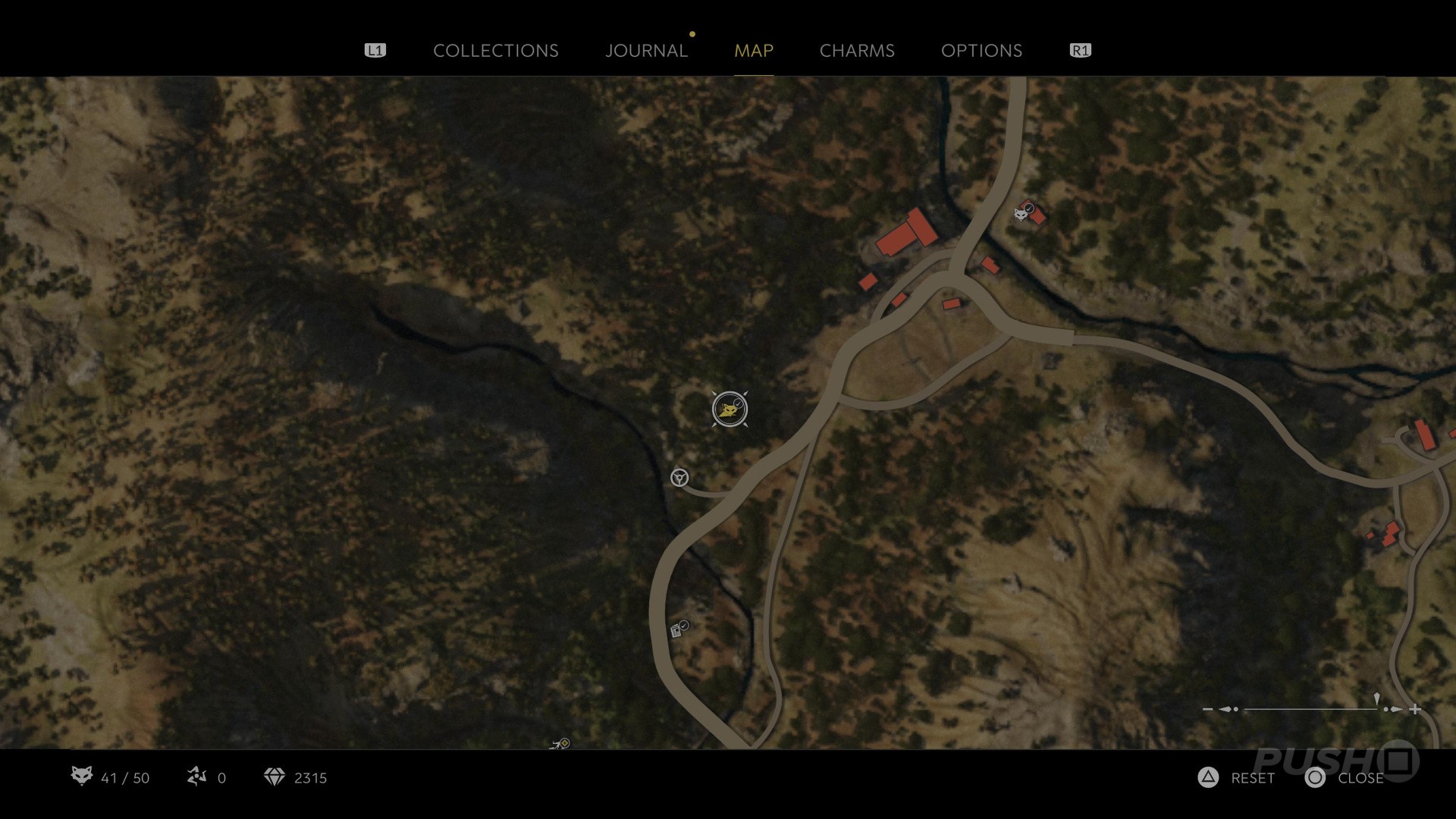Click the map zoom-in plus sign
This screenshot has height=819, width=1456.
click(1415, 709)
